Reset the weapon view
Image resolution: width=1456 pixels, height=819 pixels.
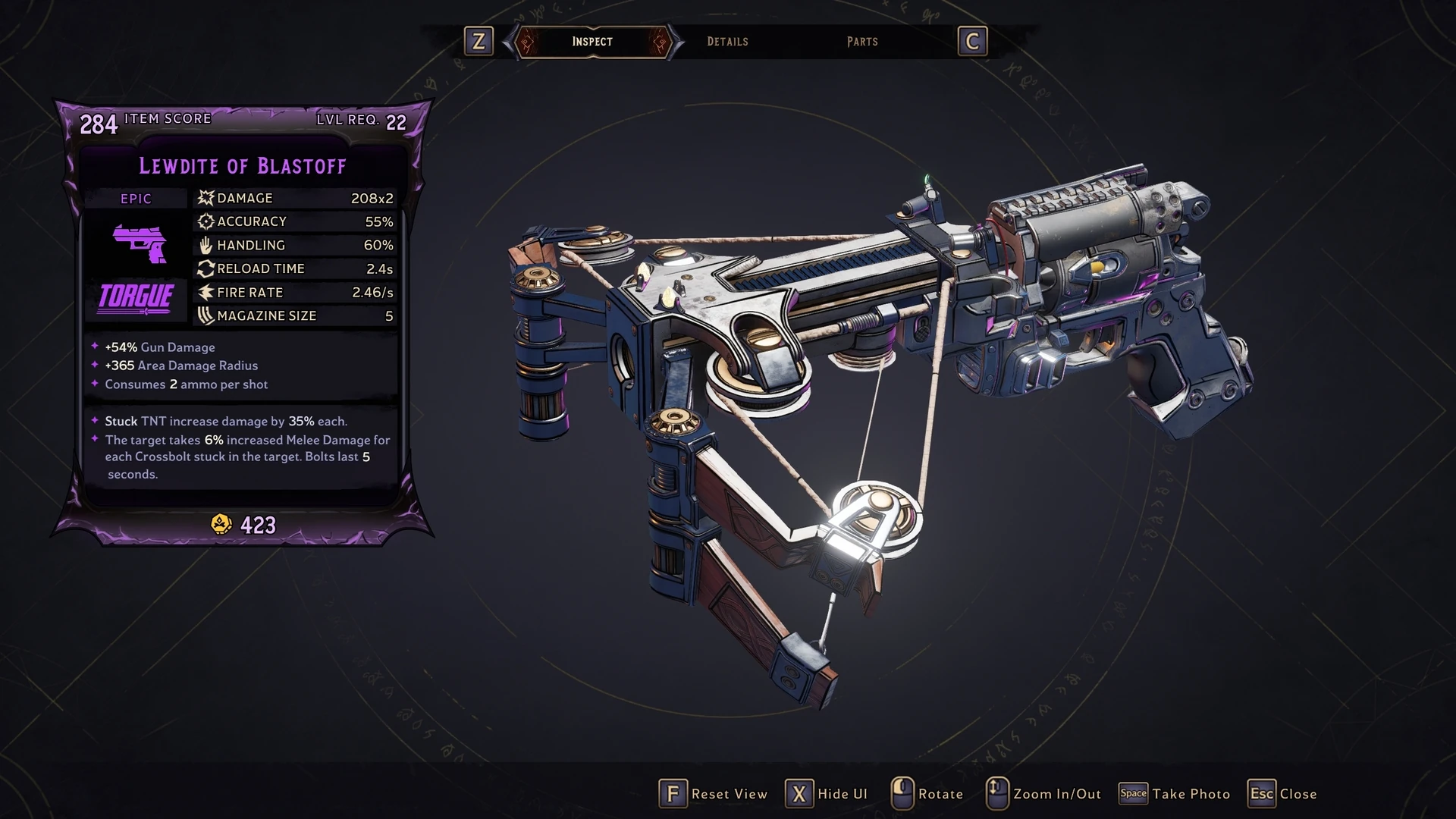pyautogui.click(x=714, y=794)
